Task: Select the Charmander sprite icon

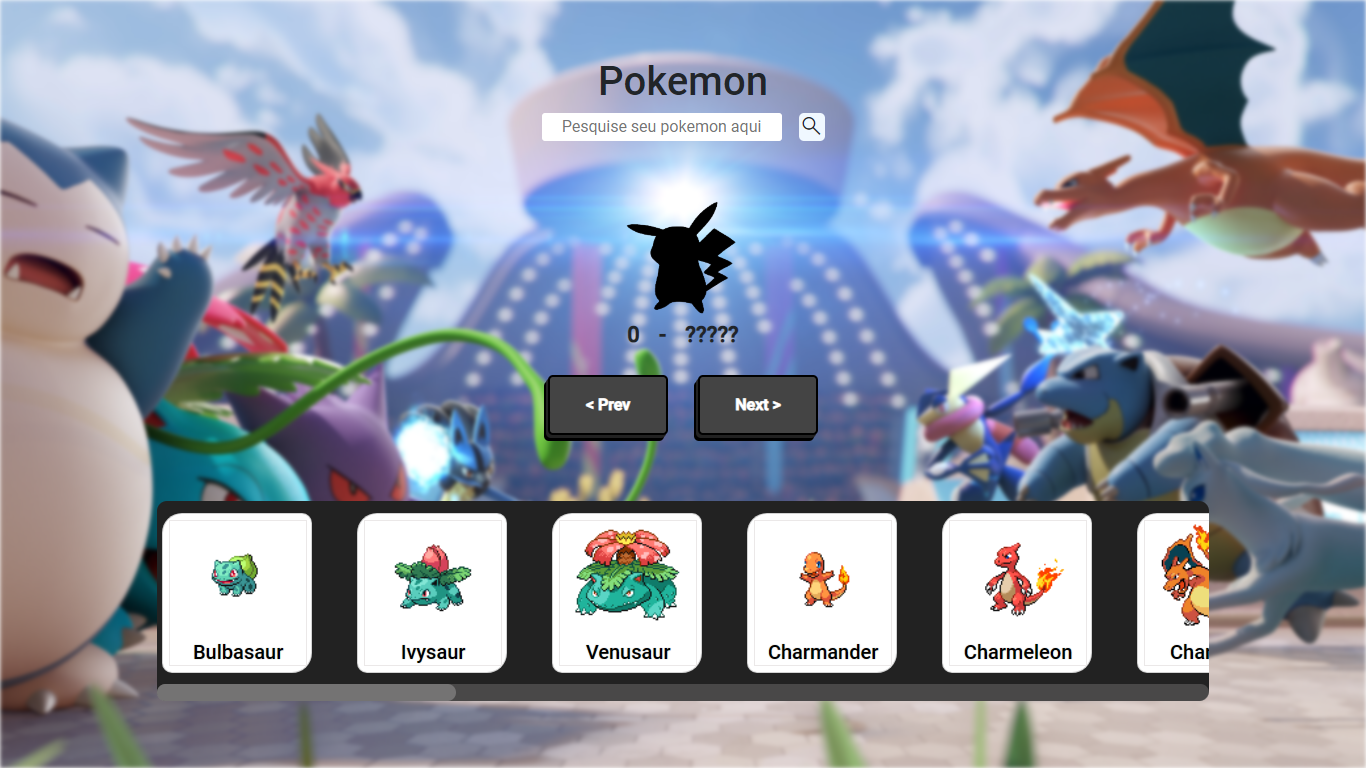Action: 821,580
